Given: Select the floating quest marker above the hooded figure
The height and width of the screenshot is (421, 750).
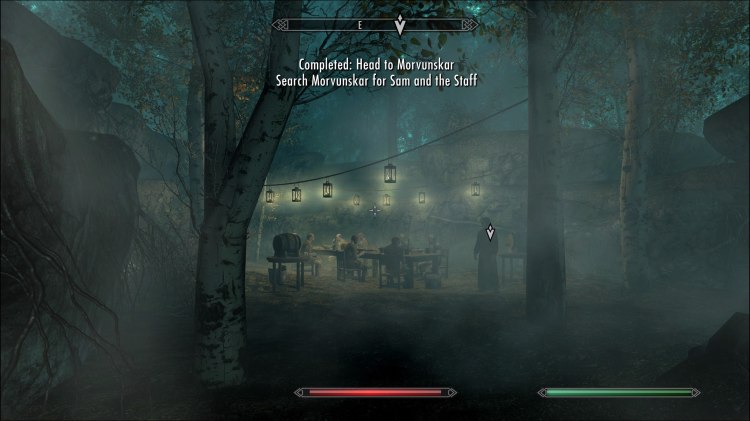Looking at the screenshot, I should click(x=490, y=233).
